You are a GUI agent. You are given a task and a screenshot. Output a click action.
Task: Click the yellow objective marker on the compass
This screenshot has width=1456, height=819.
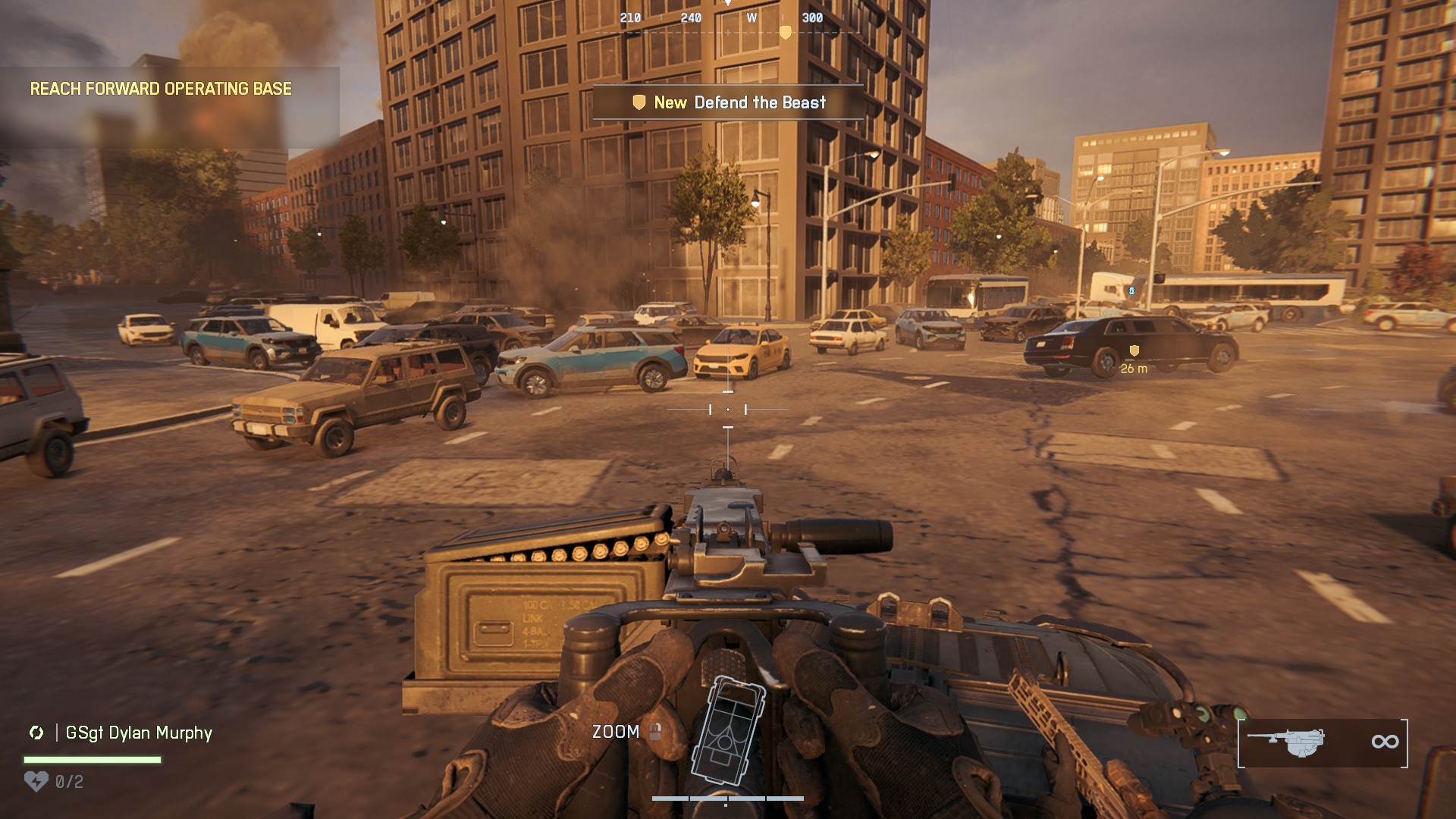click(786, 33)
